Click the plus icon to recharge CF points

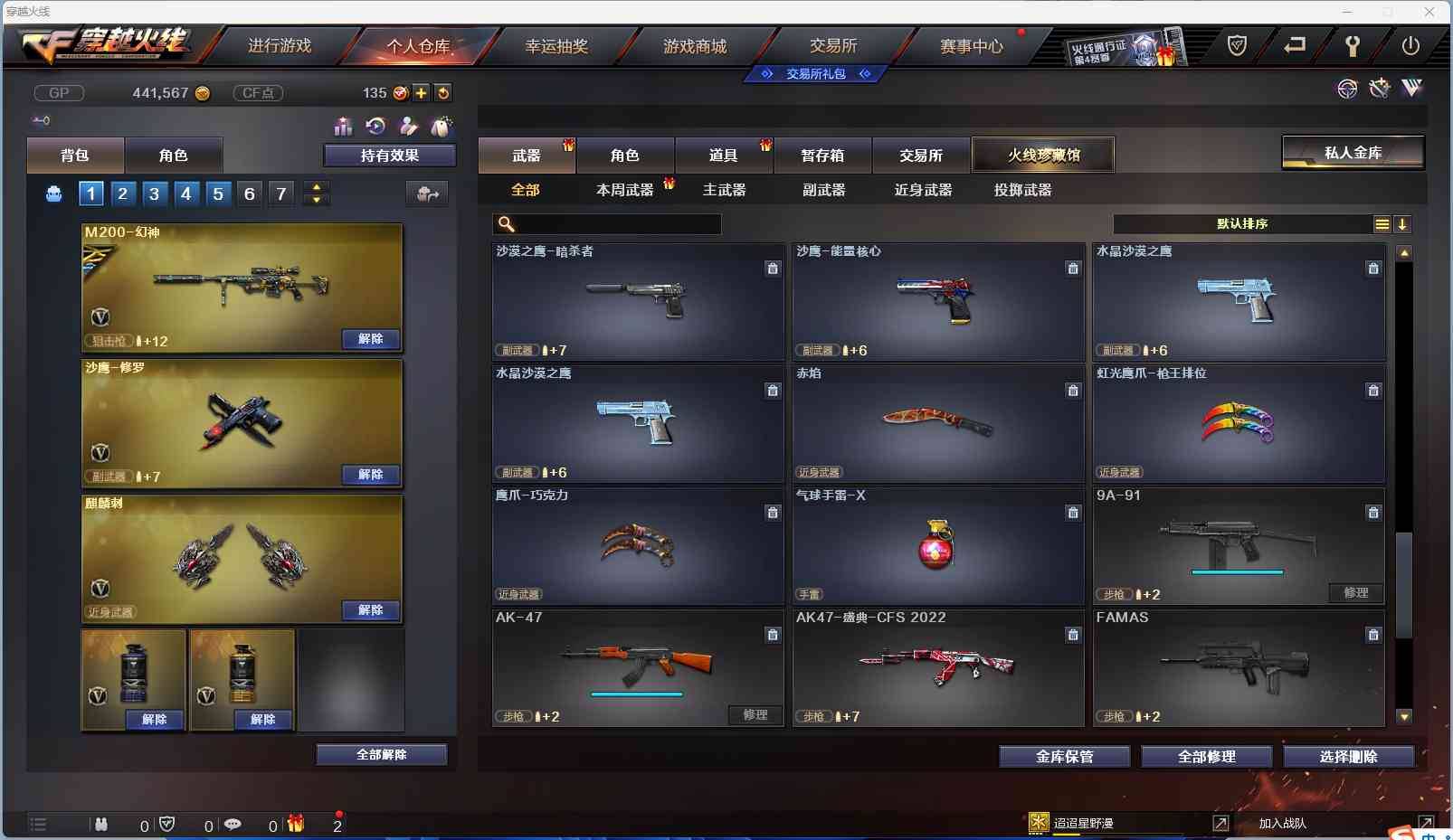tap(422, 92)
